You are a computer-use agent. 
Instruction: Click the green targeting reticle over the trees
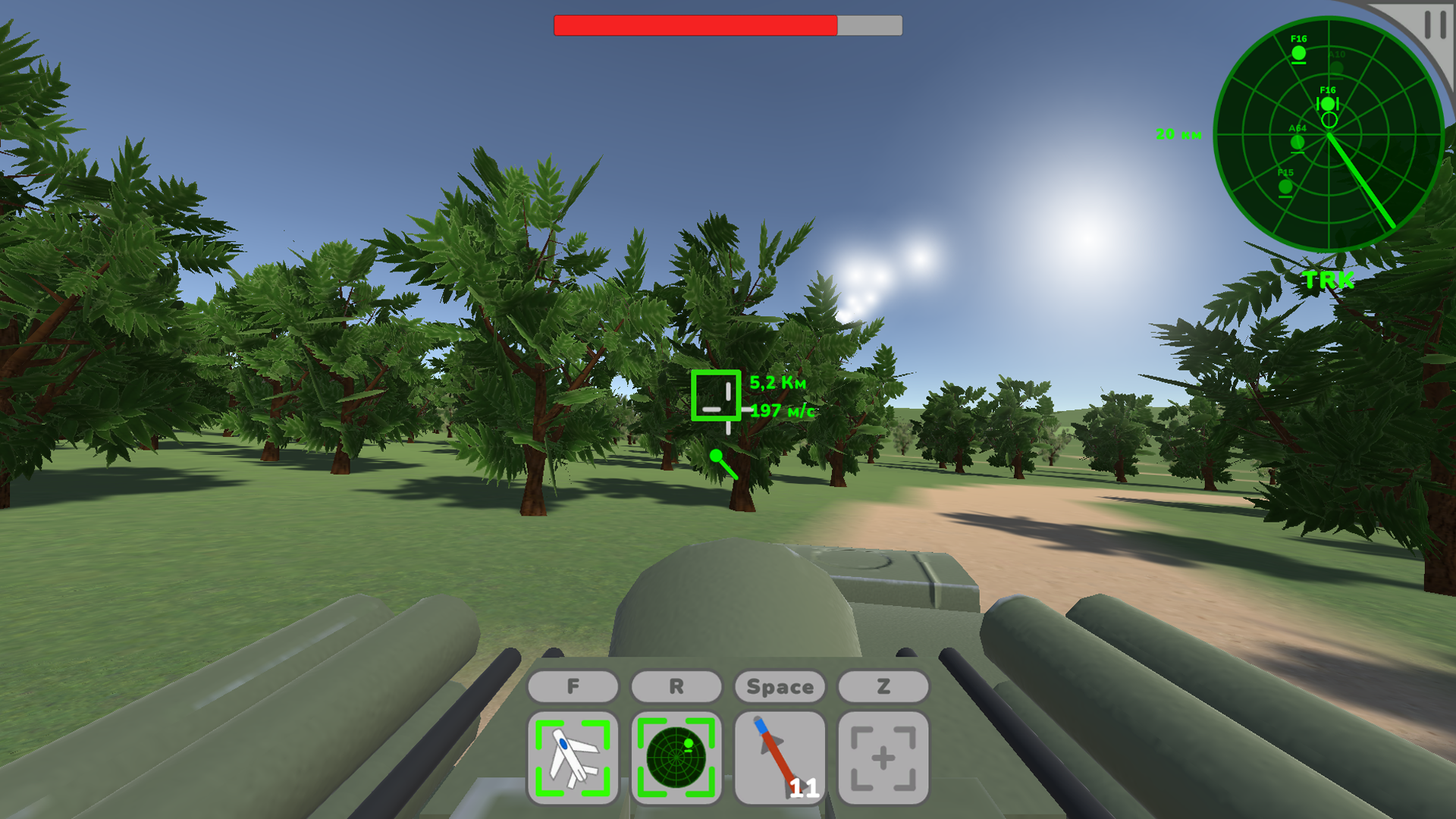[716, 395]
